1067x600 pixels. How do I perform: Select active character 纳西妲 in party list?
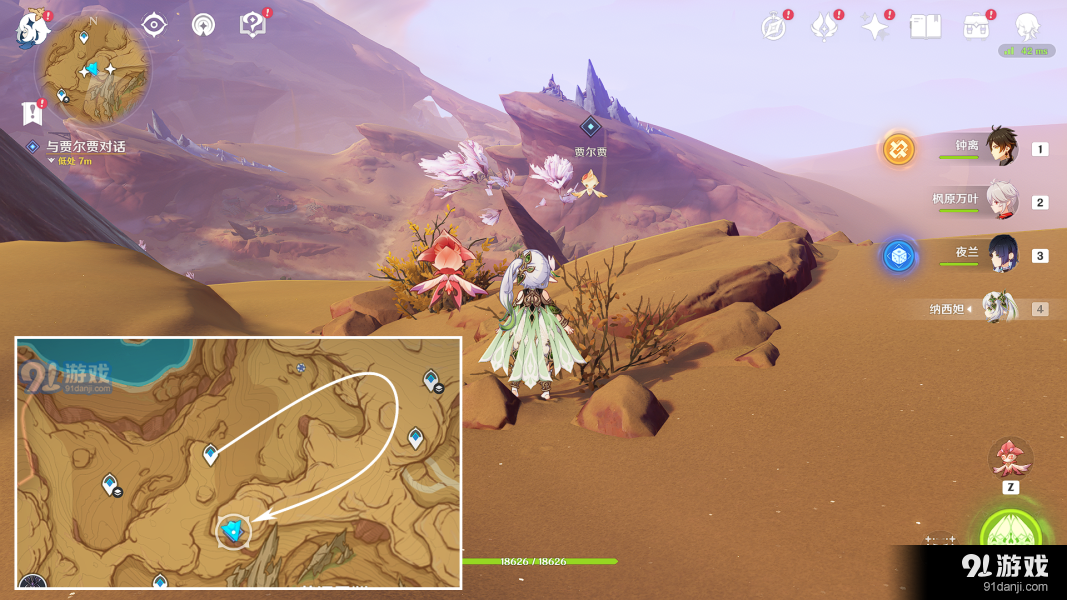click(x=998, y=308)
